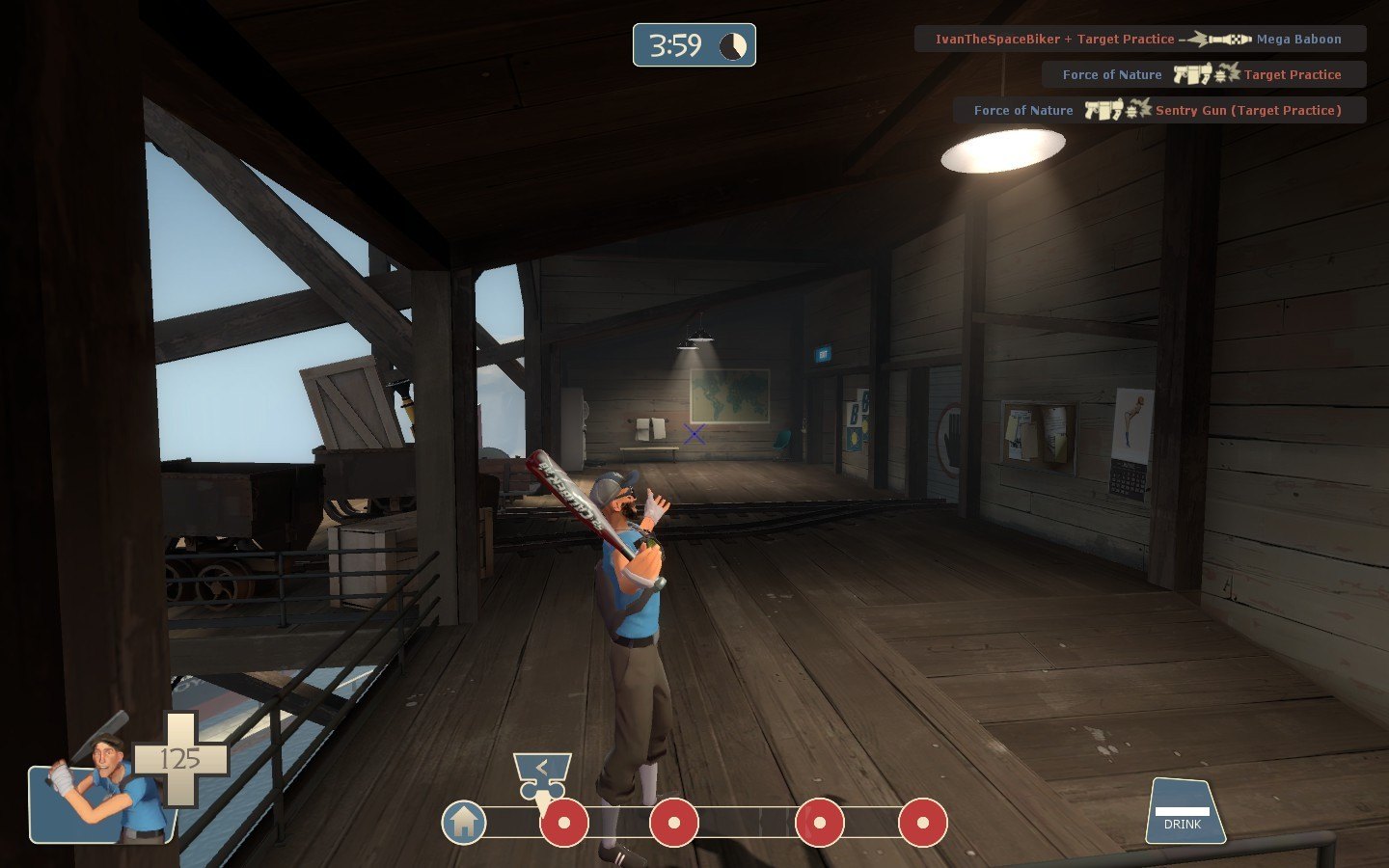Select the DRINK charge meter

(x=1185, y=812)
